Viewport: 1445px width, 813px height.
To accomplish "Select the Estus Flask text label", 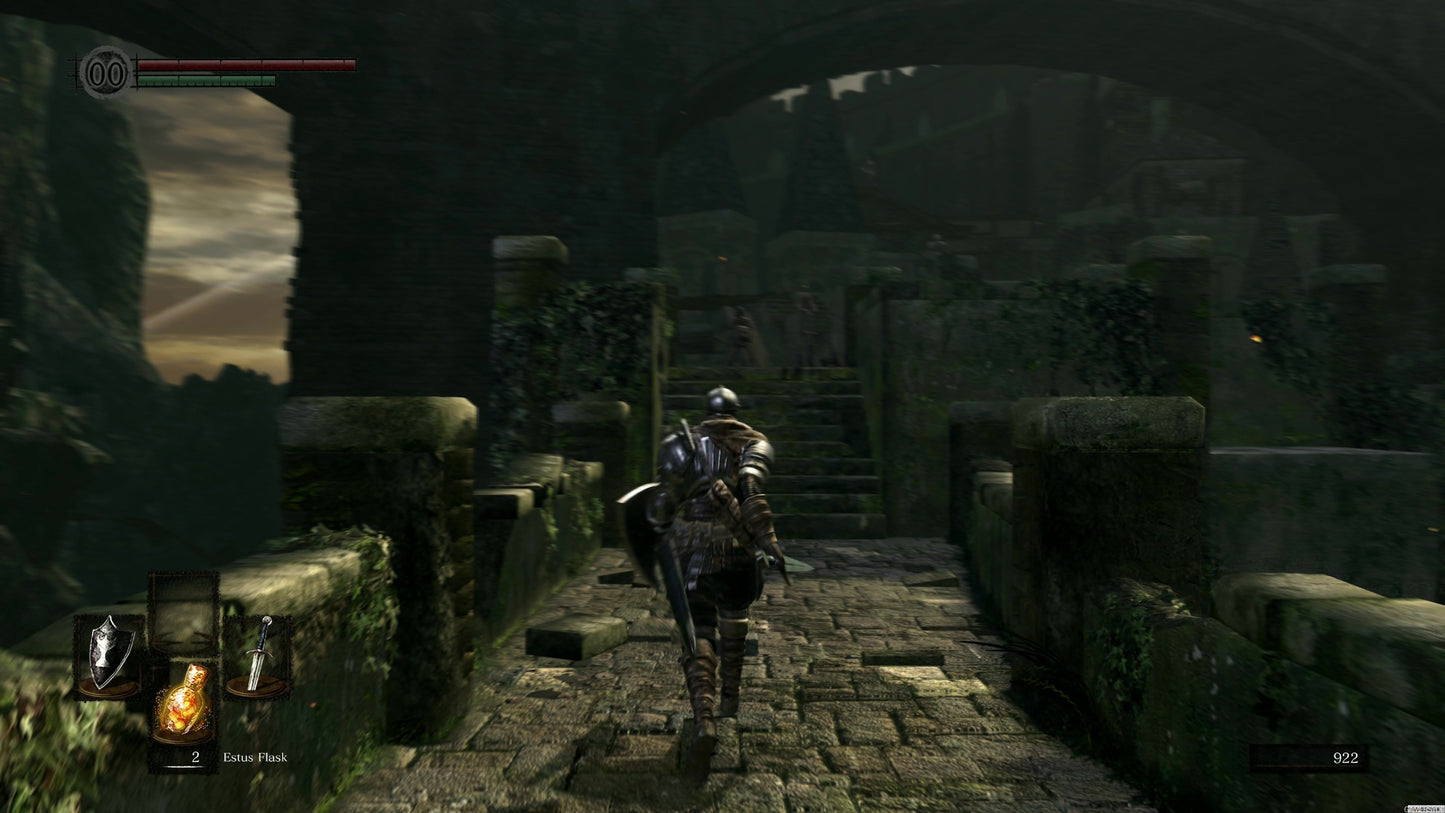I will point(255,757).
